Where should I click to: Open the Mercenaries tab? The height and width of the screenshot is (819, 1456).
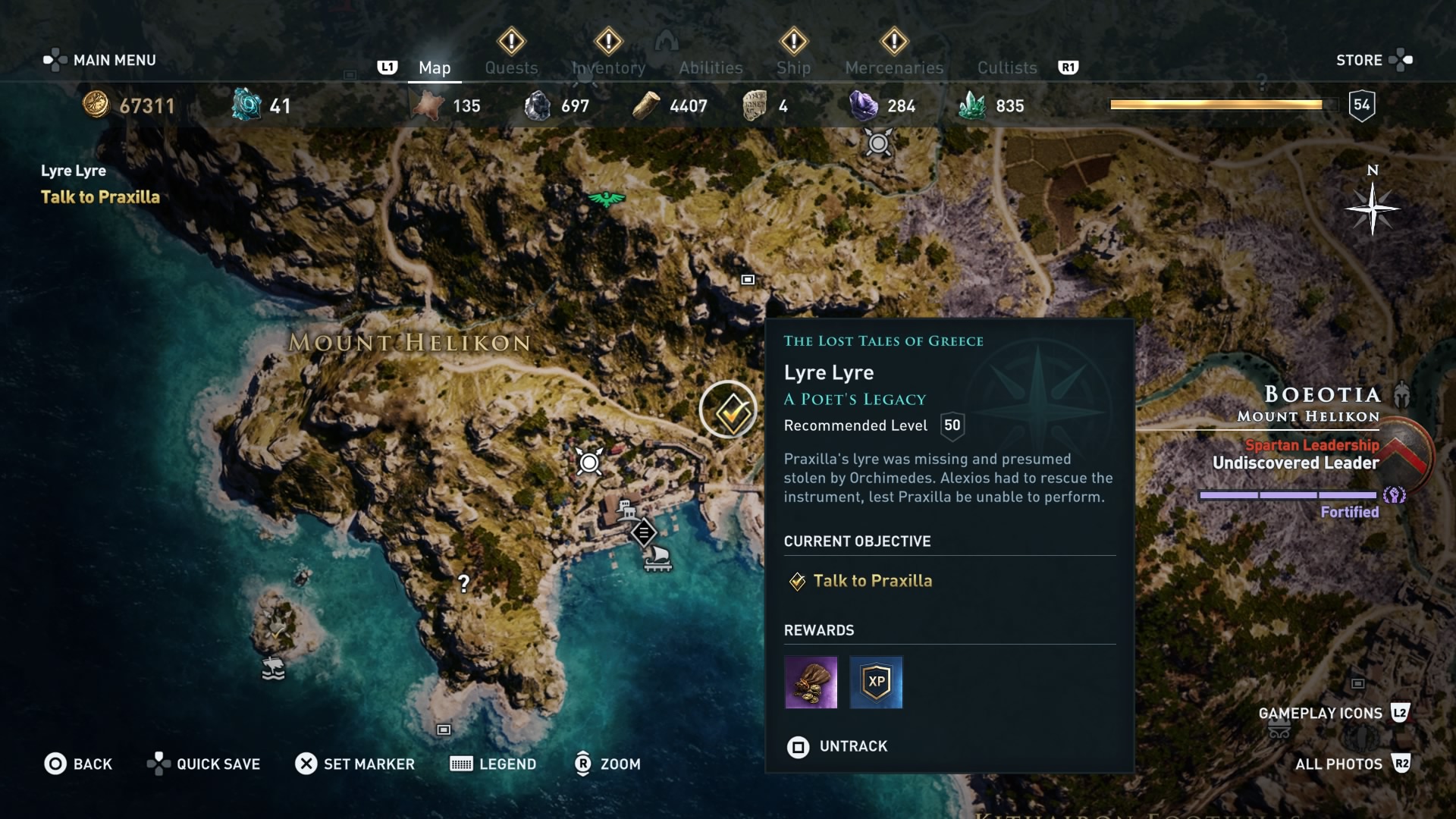894,67
